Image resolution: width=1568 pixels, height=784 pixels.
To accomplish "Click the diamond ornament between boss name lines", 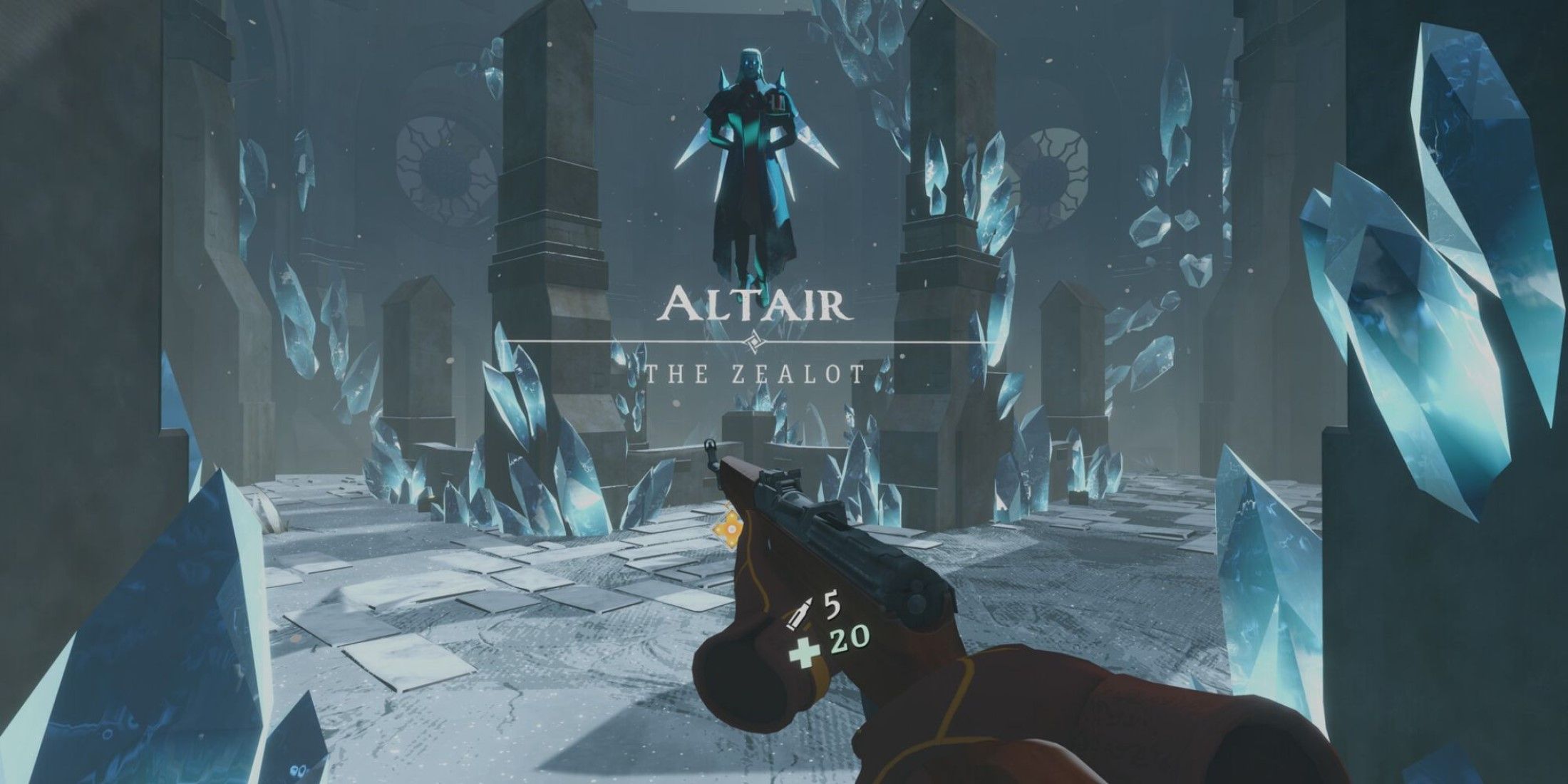I will pyautogui.click(x=754, y=341).
